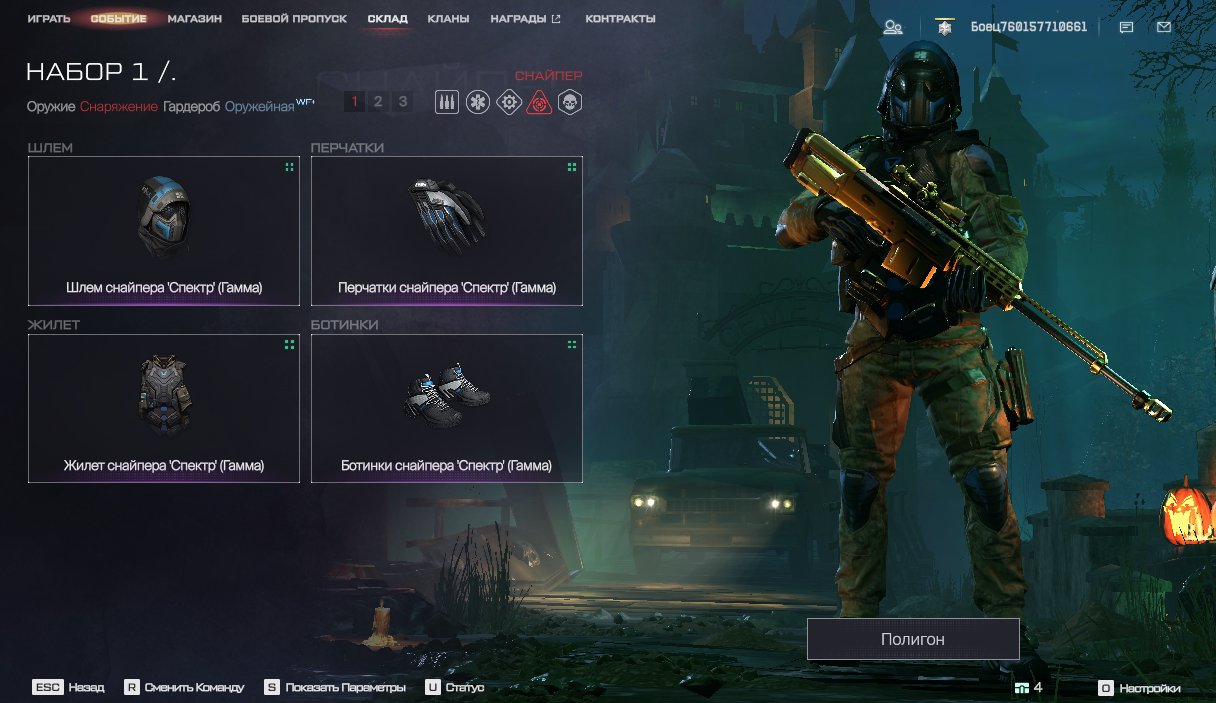Viewport: 1216px width, 703px height.
Task: Choose the skull-emblem class icon
Action: coord(570,101)
